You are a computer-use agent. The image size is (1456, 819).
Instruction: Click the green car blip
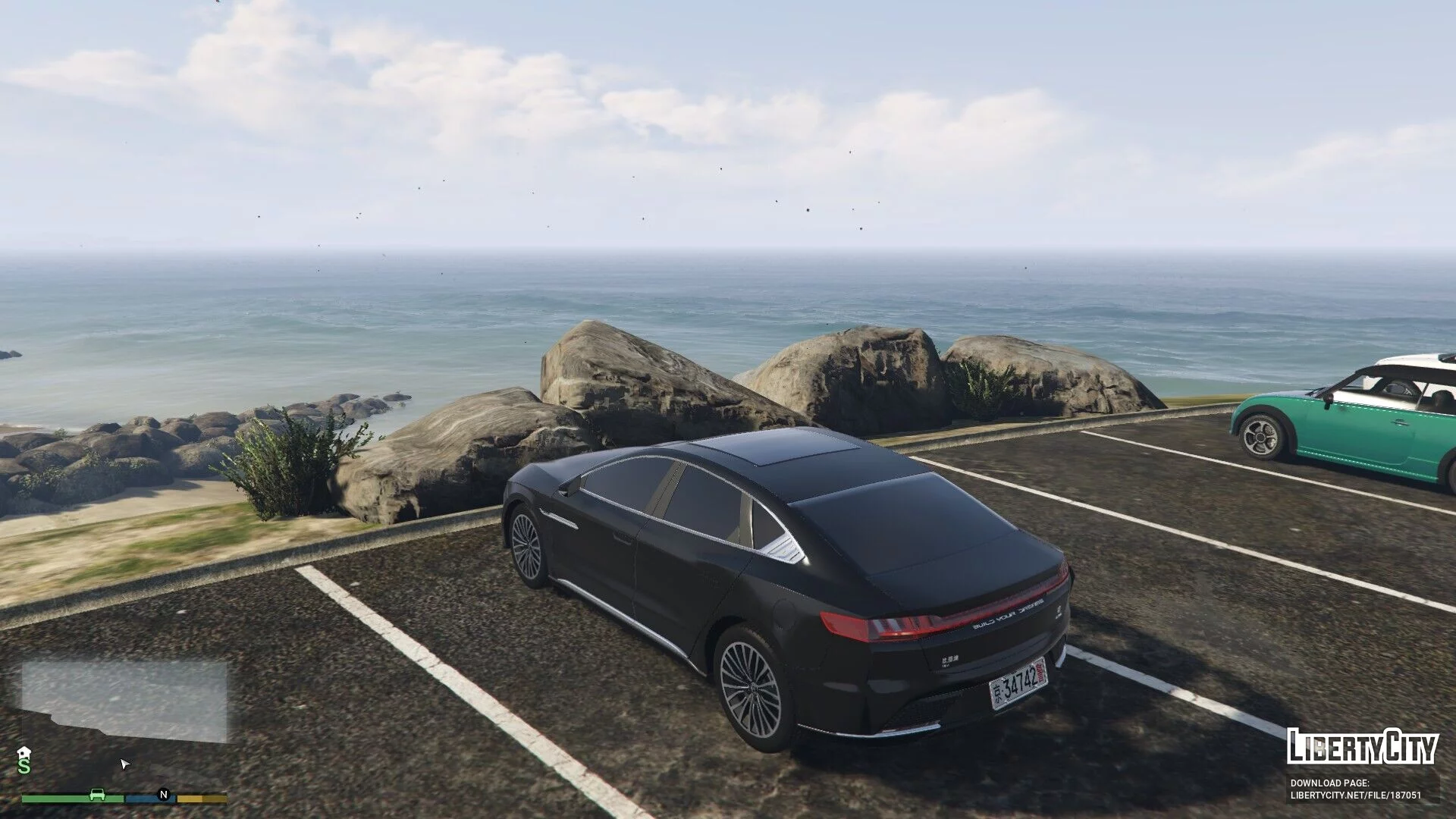point(97,795)
